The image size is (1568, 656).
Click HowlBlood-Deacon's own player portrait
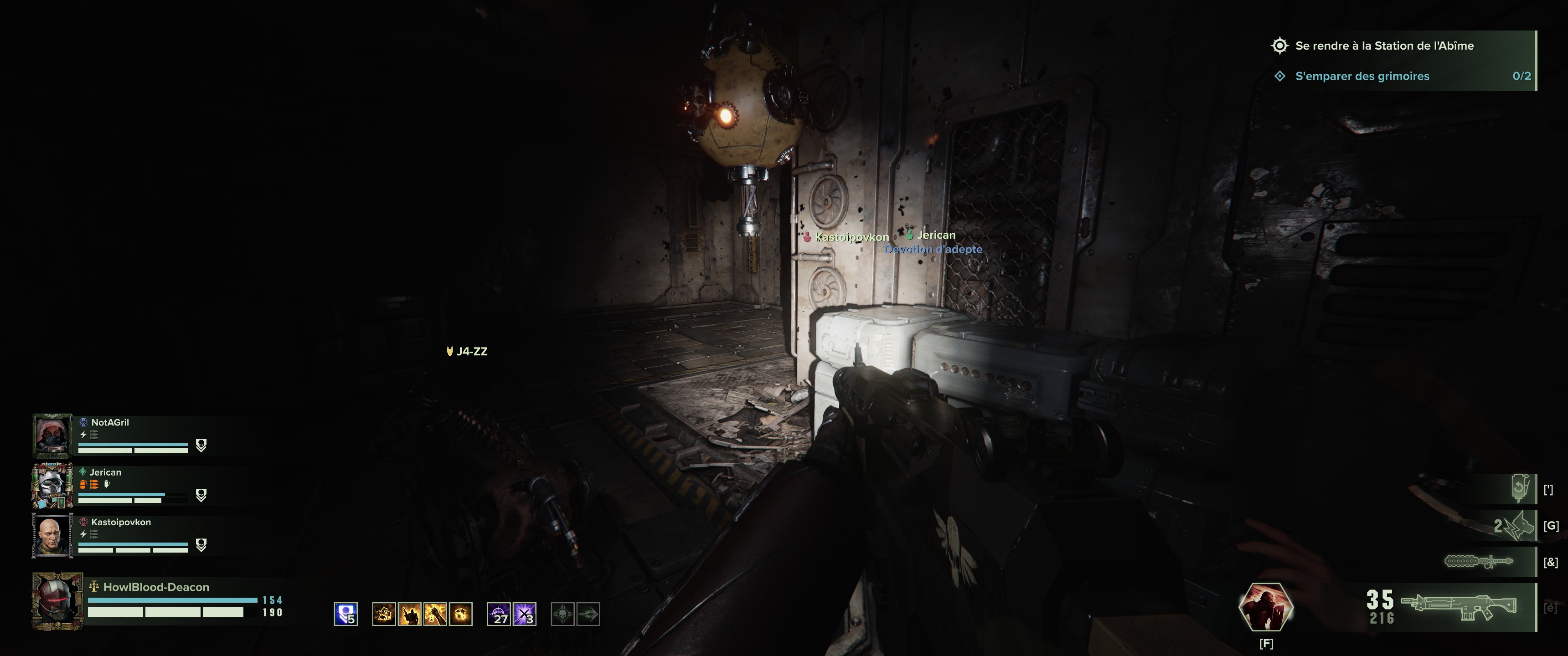[x=57, y=600]
